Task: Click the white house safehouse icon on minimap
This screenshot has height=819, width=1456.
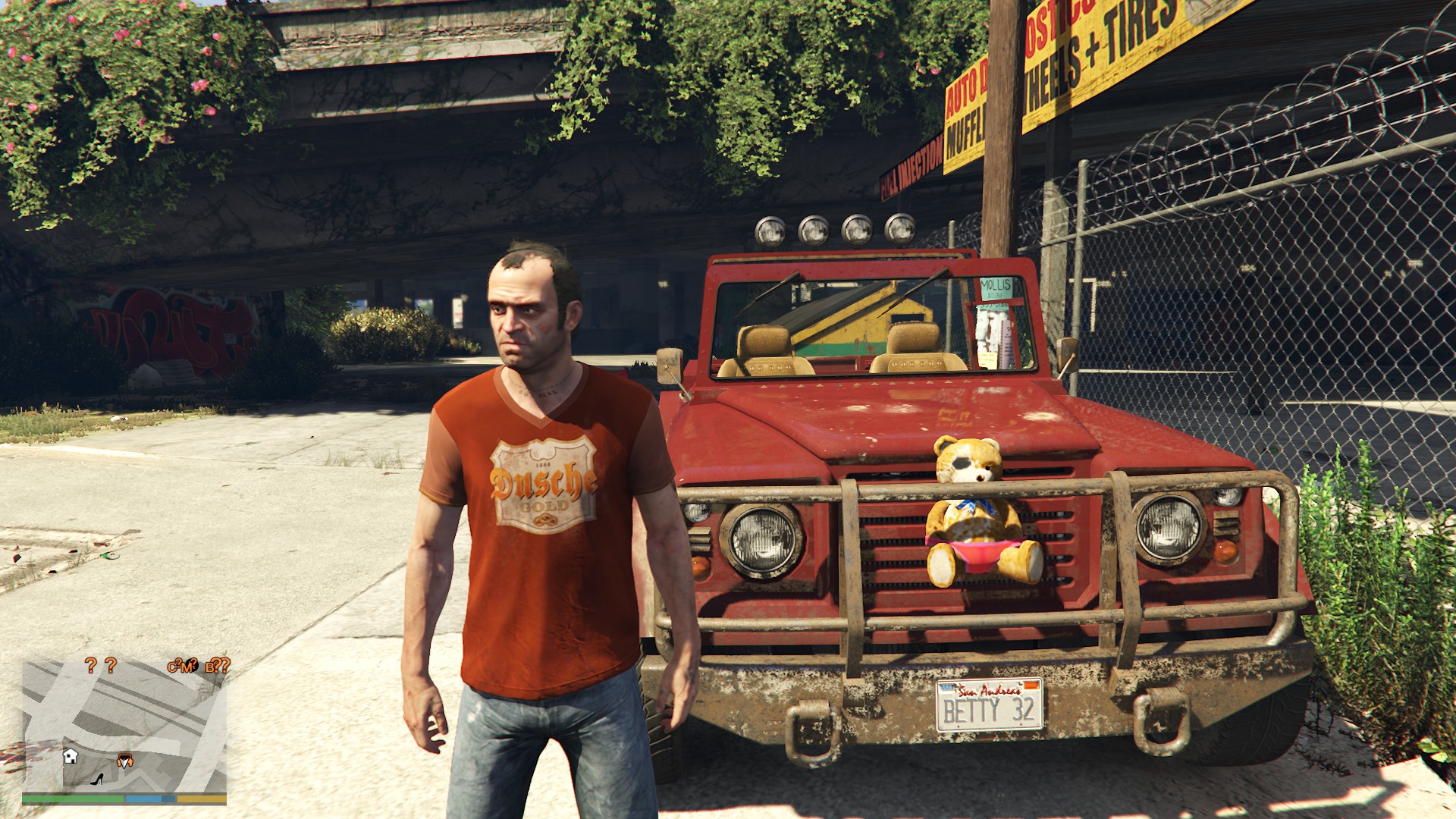Action: [71, 757]
